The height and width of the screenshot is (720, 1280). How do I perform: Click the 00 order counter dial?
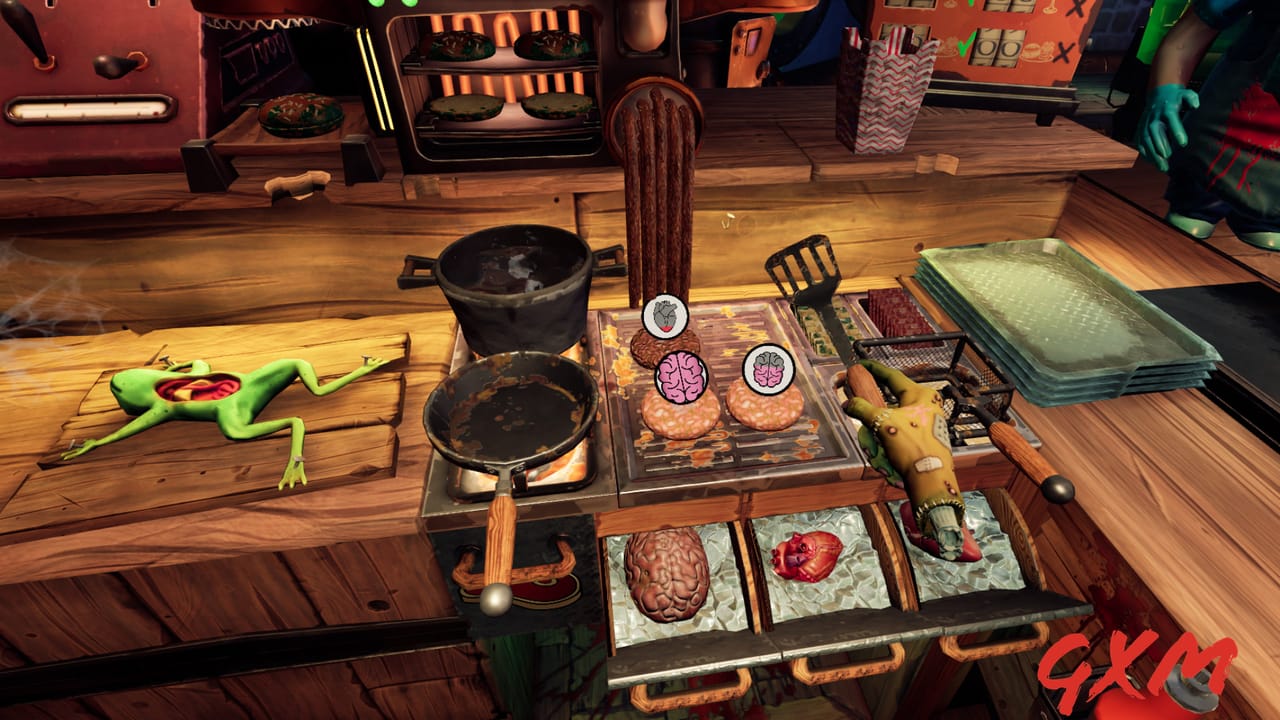click(997, 49)
